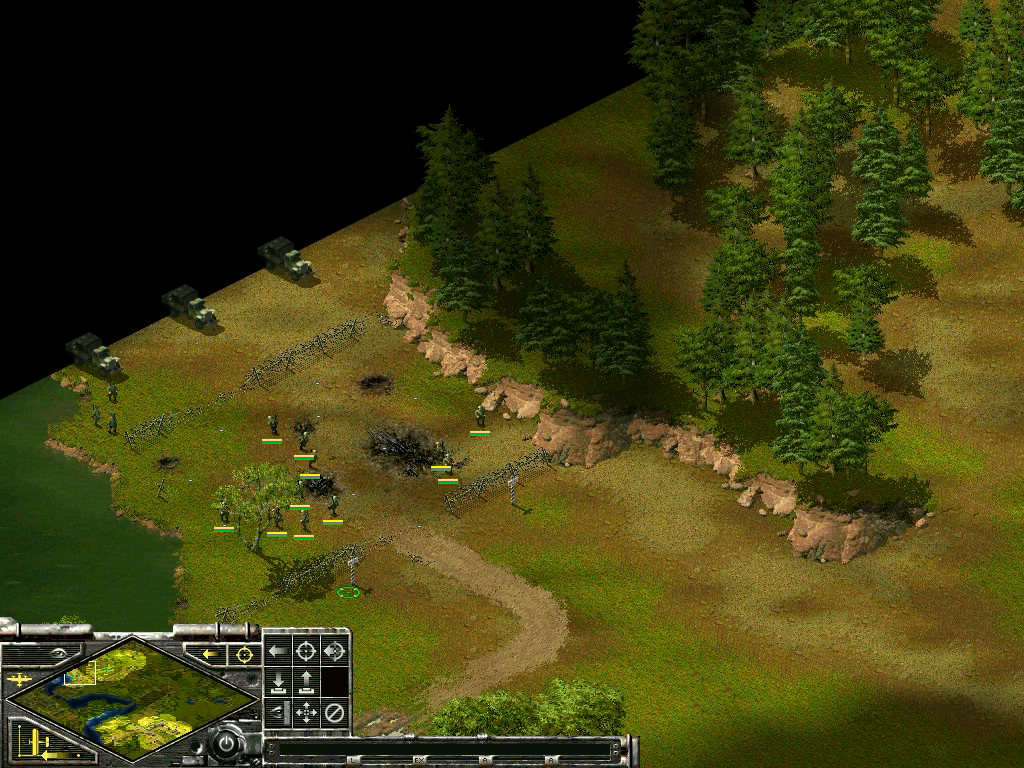
Task: Activate the yellow crosshair button
Action: [242, 654]
